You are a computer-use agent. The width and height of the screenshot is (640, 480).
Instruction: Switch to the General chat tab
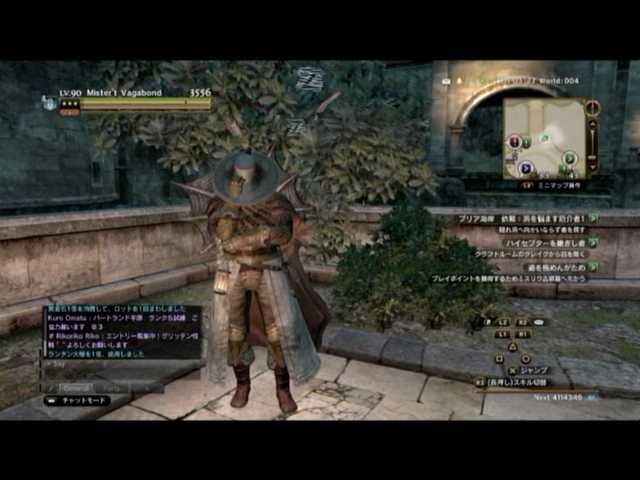coord(76,387)
